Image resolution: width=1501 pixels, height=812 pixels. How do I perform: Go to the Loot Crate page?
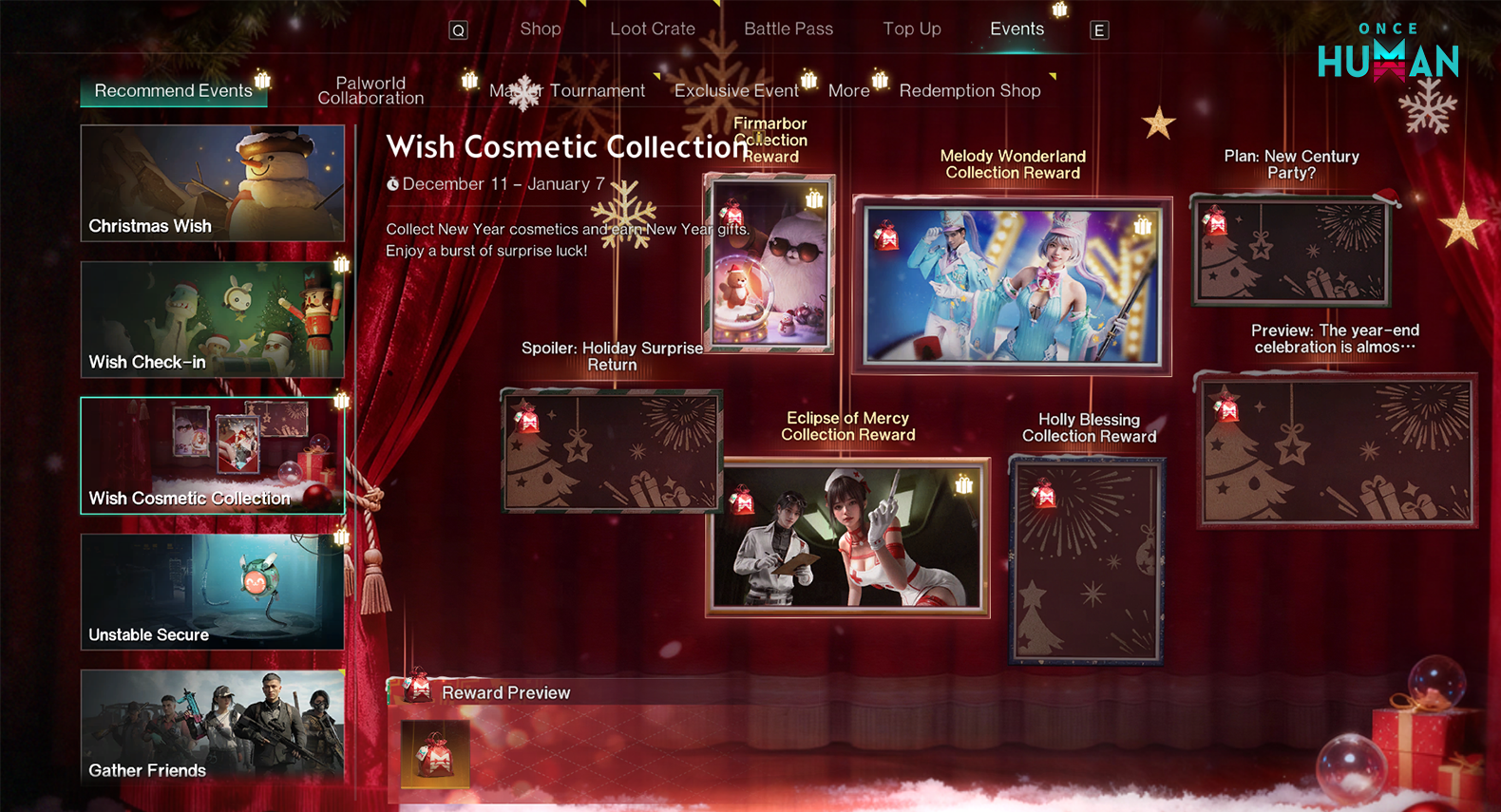point(652,29)
